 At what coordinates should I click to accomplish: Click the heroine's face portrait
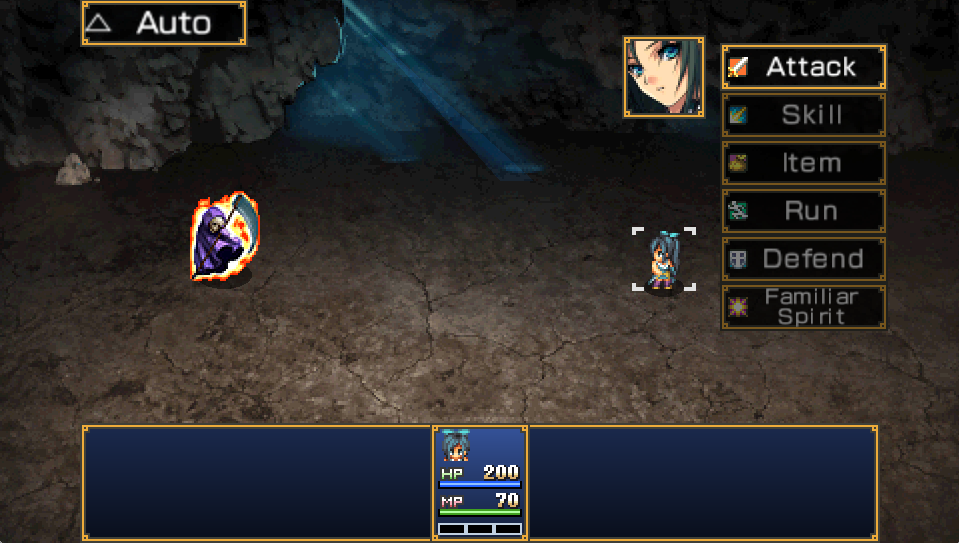click(x=664, y=77)
